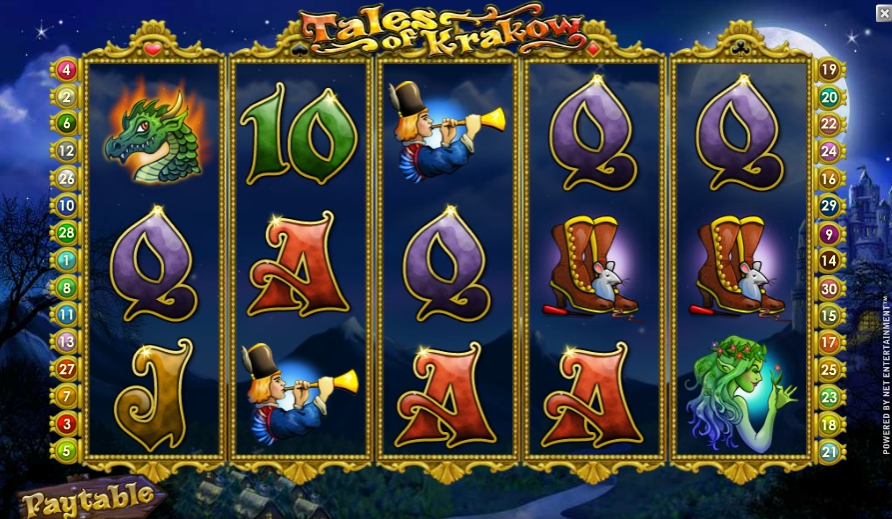Select payline marker number 4
Screen dimensions: 892x519
click(67, 70)
